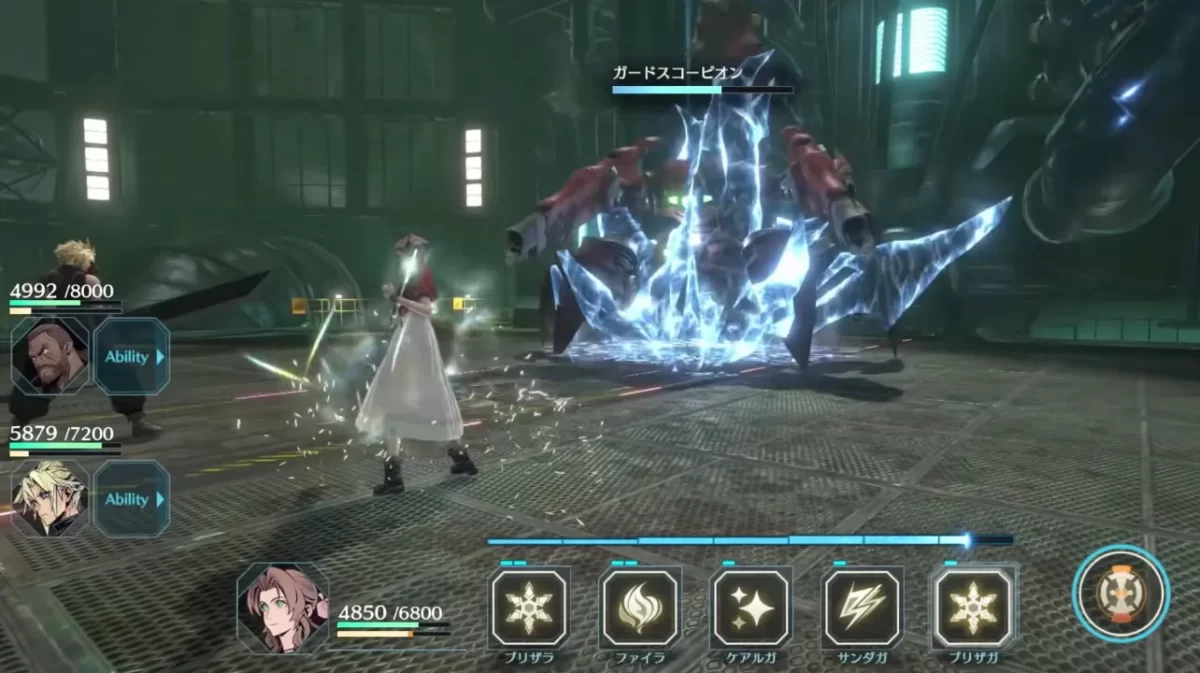Open Barret's Ability button

coord(131,357)
